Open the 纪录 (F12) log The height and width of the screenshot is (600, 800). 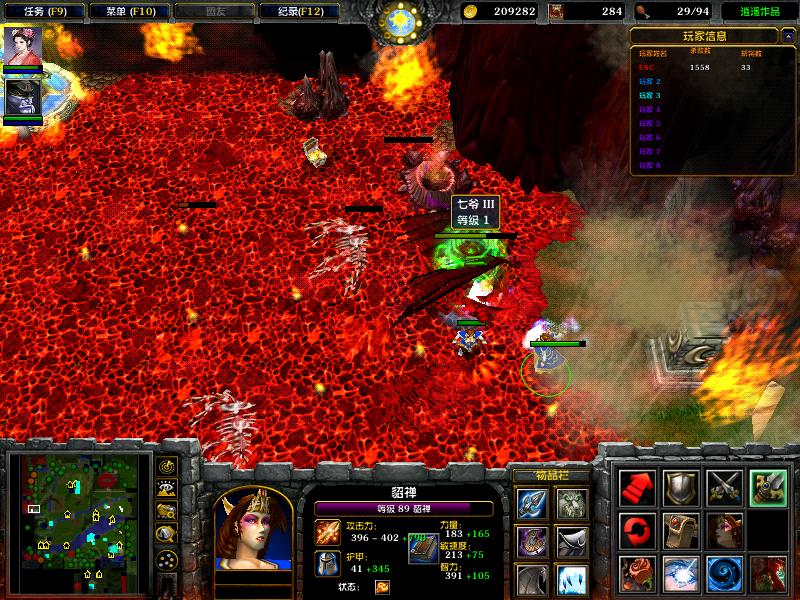click(x=293, y=12)
